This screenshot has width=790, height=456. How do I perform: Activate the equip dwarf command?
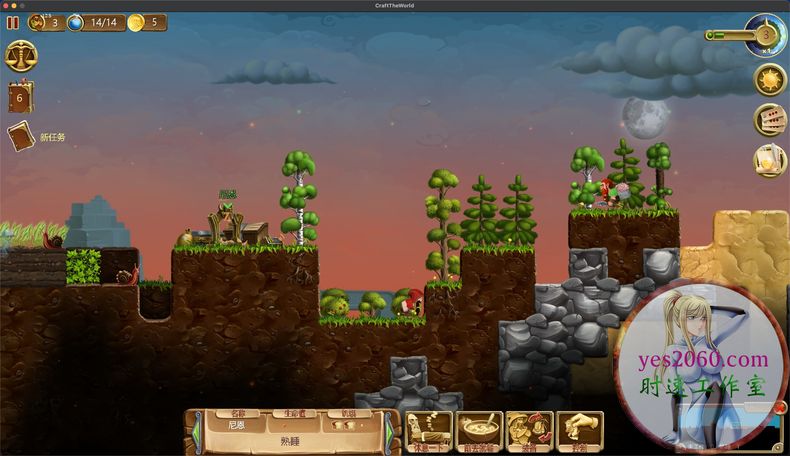529,430
